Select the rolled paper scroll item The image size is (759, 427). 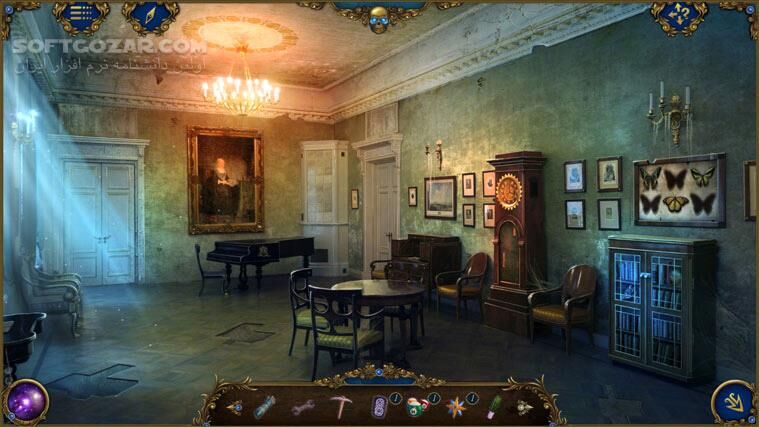(264, 406)
